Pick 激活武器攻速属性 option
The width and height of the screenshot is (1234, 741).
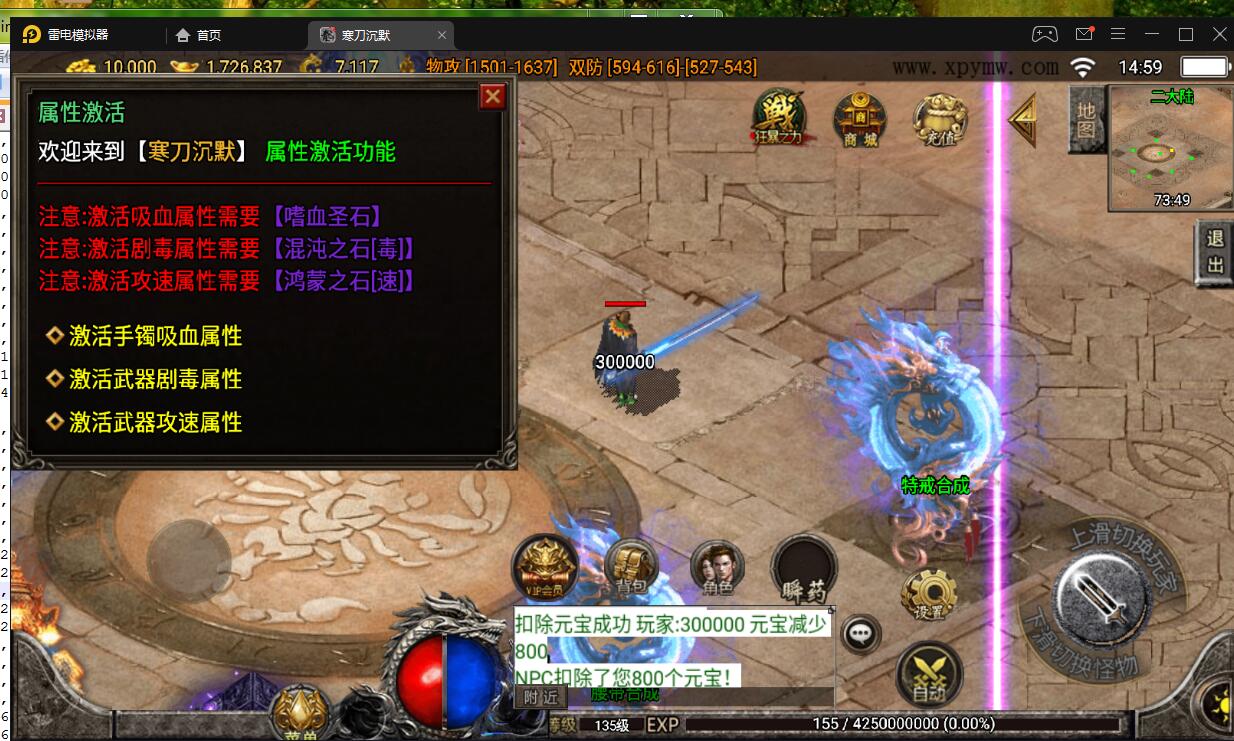(x=155, y=422)
